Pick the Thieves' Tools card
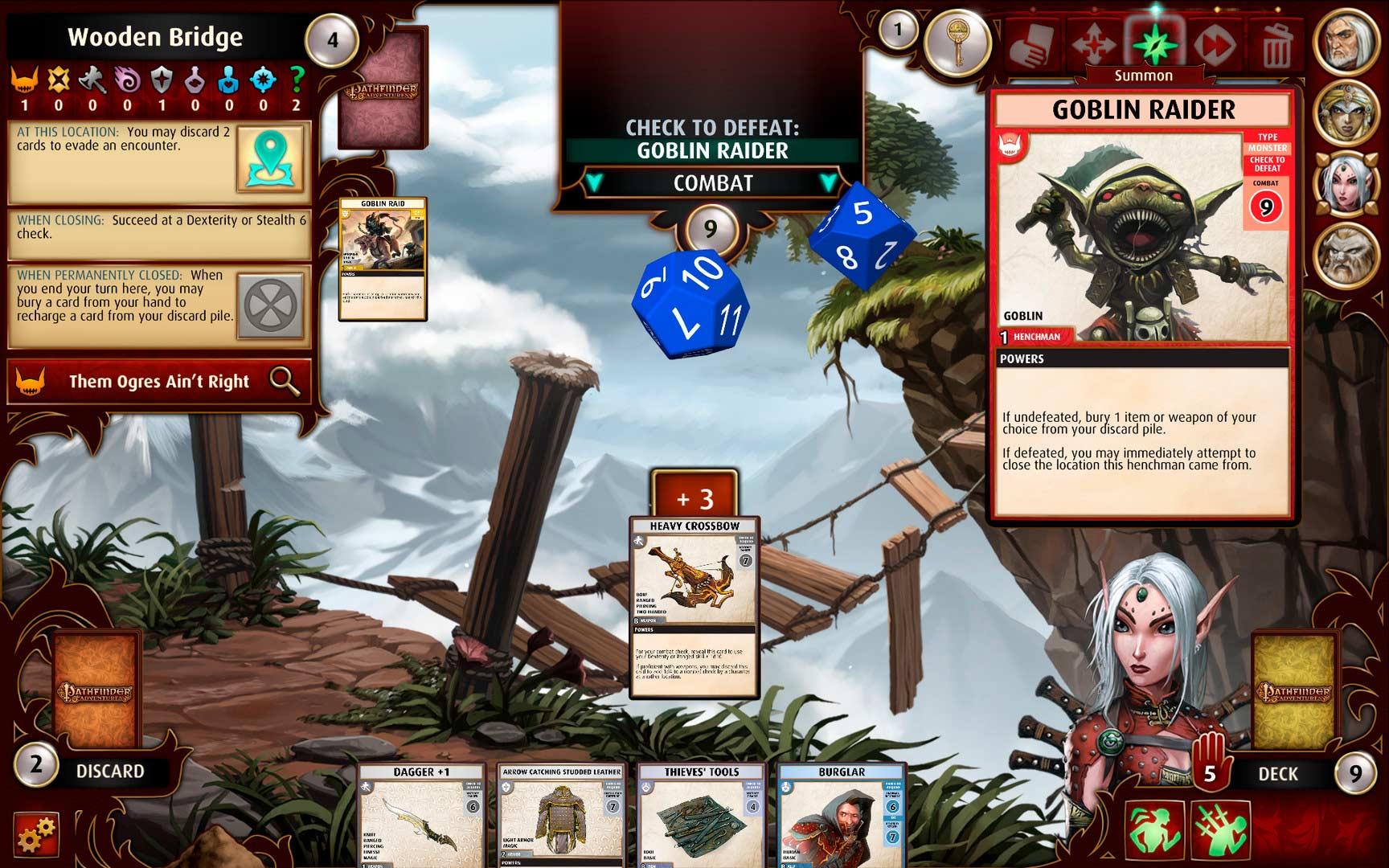1389x868 pixels. click(x=701, y=816)
